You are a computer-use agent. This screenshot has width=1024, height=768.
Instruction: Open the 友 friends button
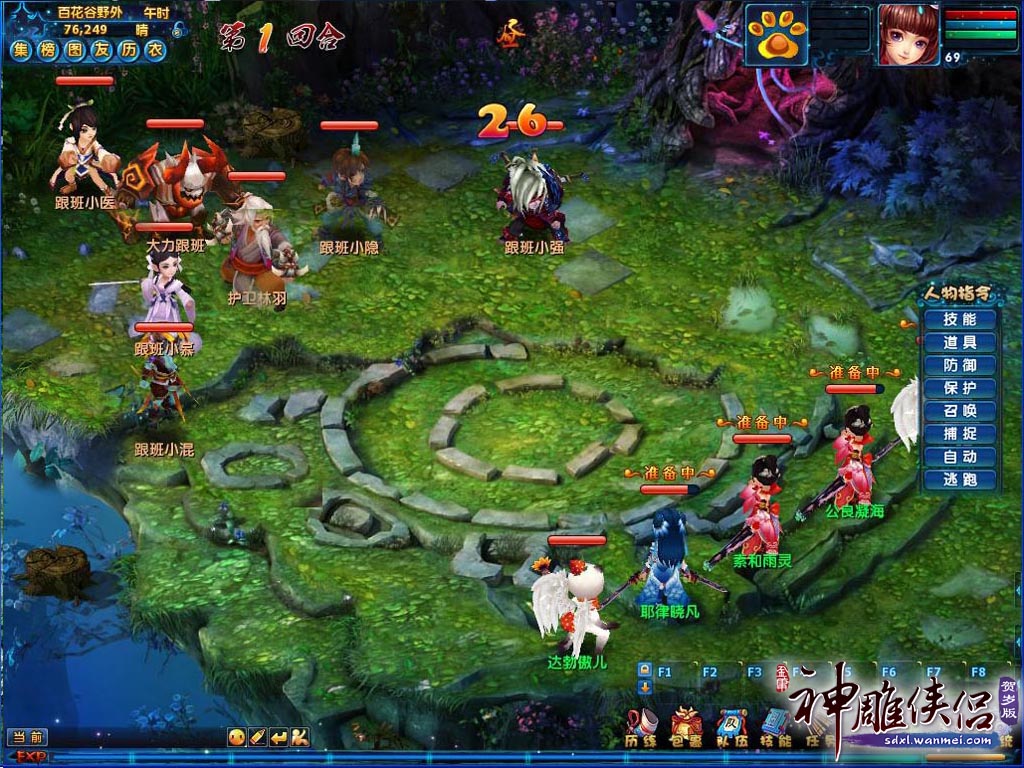pyautogui.click(x=101, y=49)
